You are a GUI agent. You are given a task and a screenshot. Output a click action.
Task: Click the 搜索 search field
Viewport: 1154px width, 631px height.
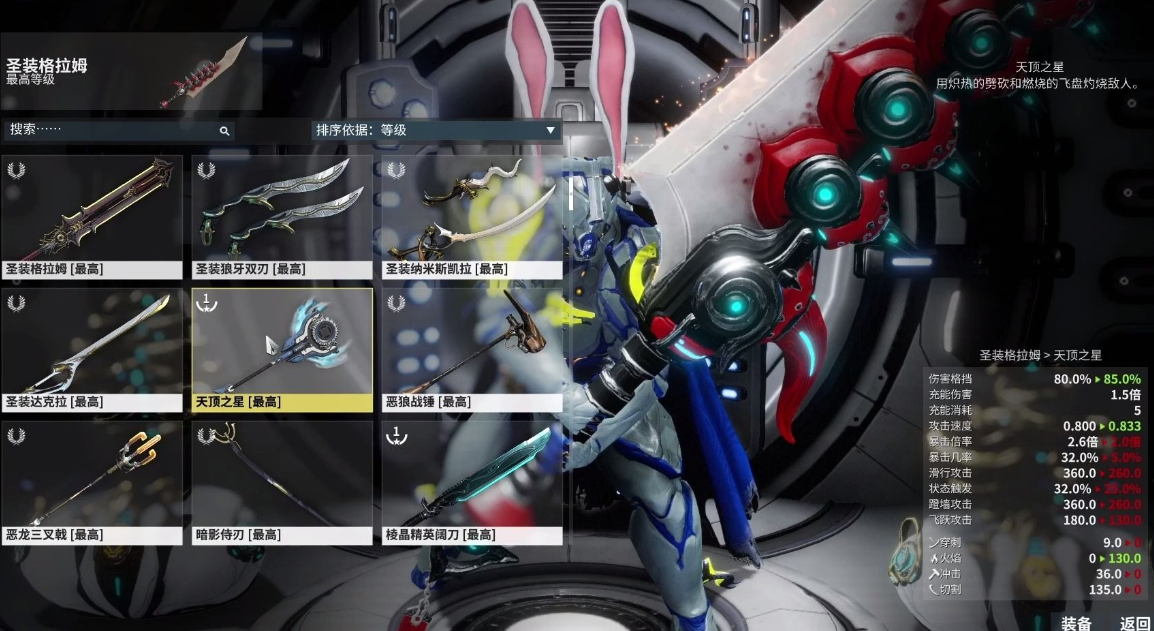coord(110,130)
